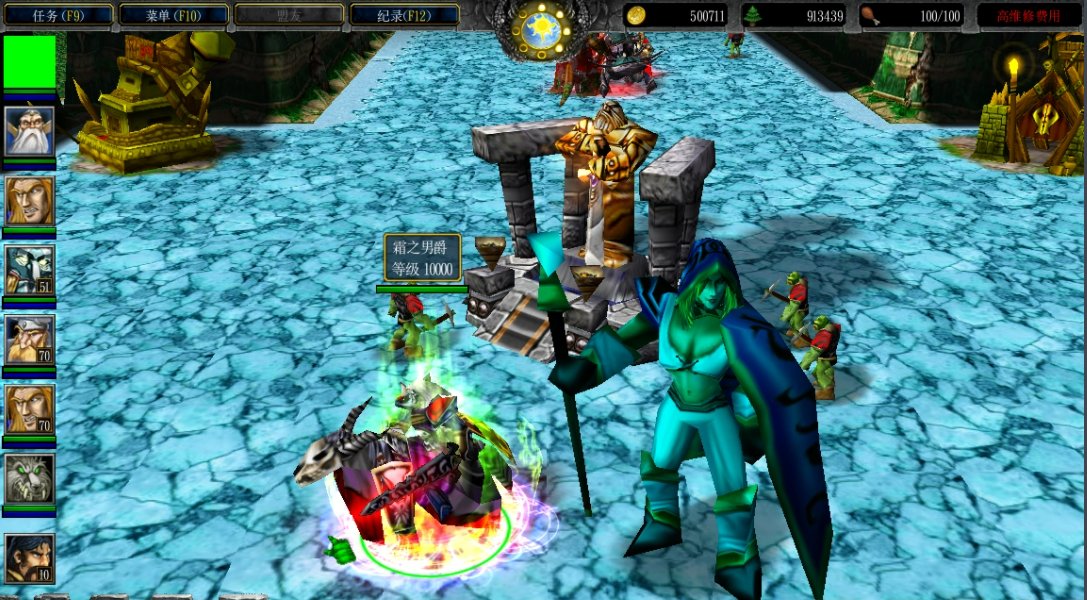Click the greyed-out 盟友 allies button
Viewport: 1087px width, 600px height.
pos(288,15)
